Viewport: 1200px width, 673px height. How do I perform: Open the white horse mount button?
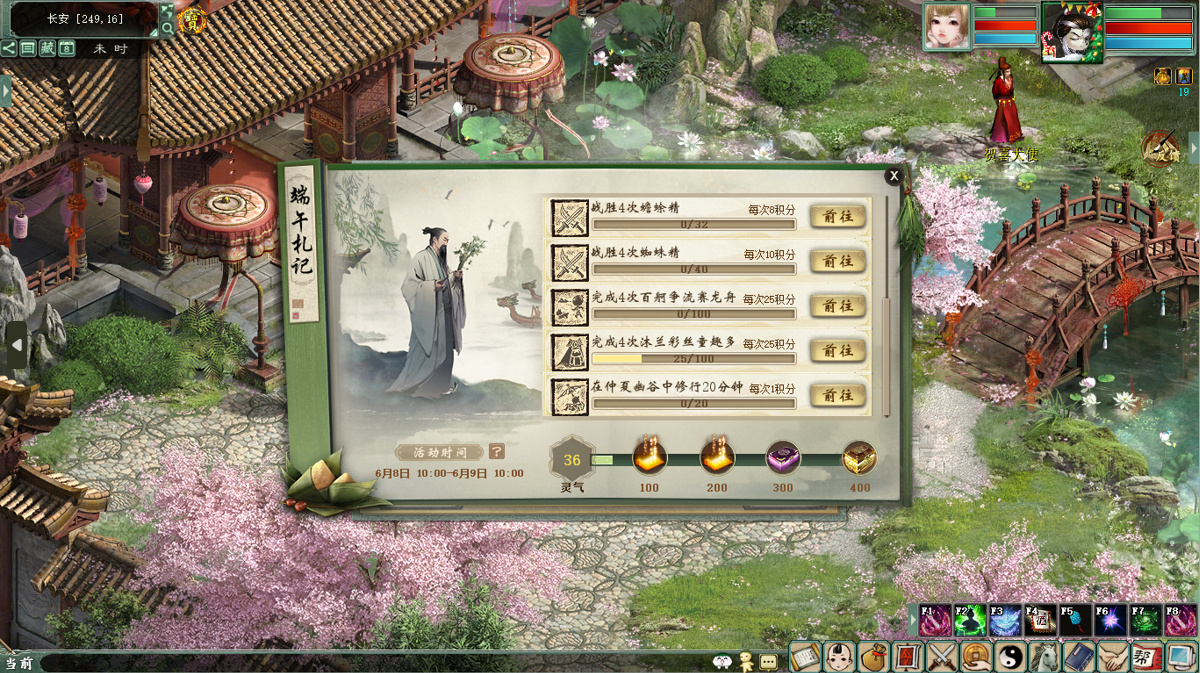click(1044, 657)
